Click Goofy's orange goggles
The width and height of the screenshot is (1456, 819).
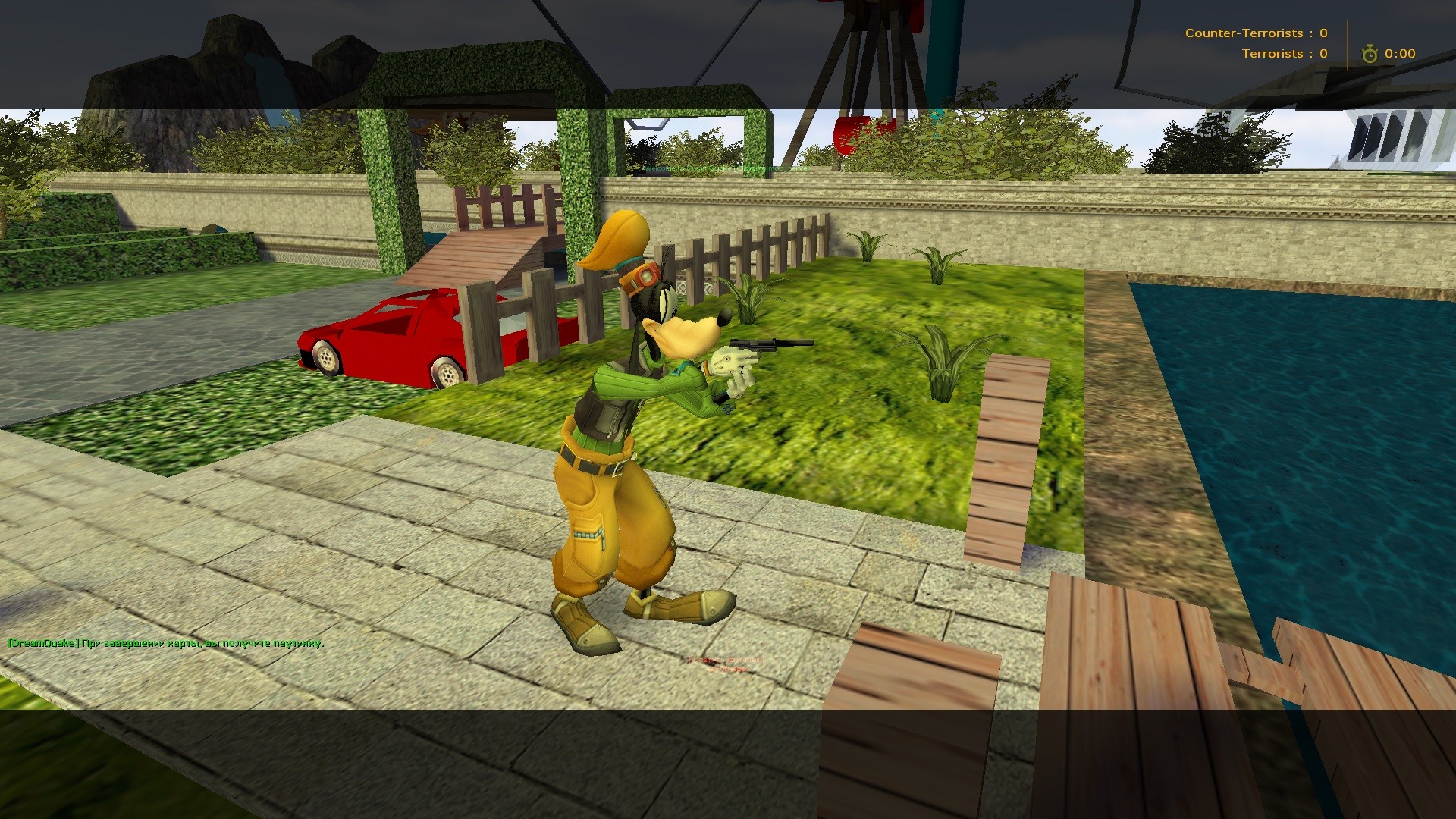click(645, 277)
